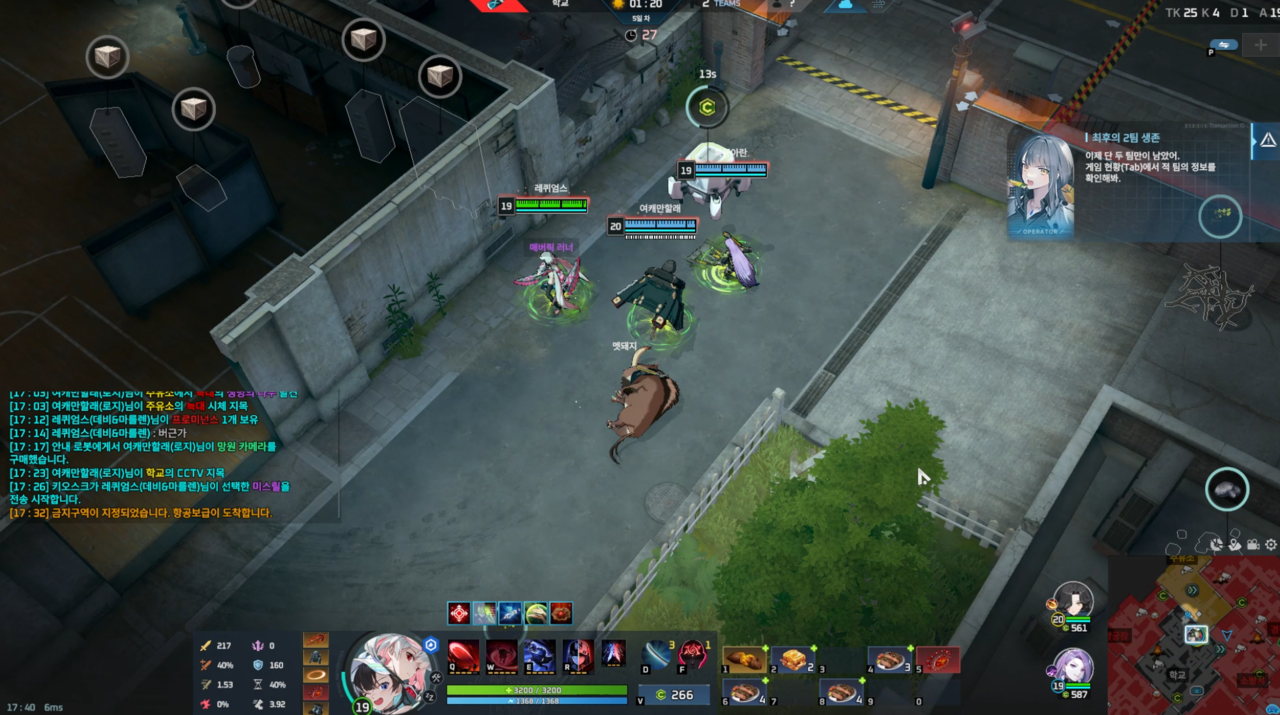The width and height of the screenshot is (1280, 715).
Task: Use the red item in slot 5
Action: pyautogui.click(x=938, y=660)
